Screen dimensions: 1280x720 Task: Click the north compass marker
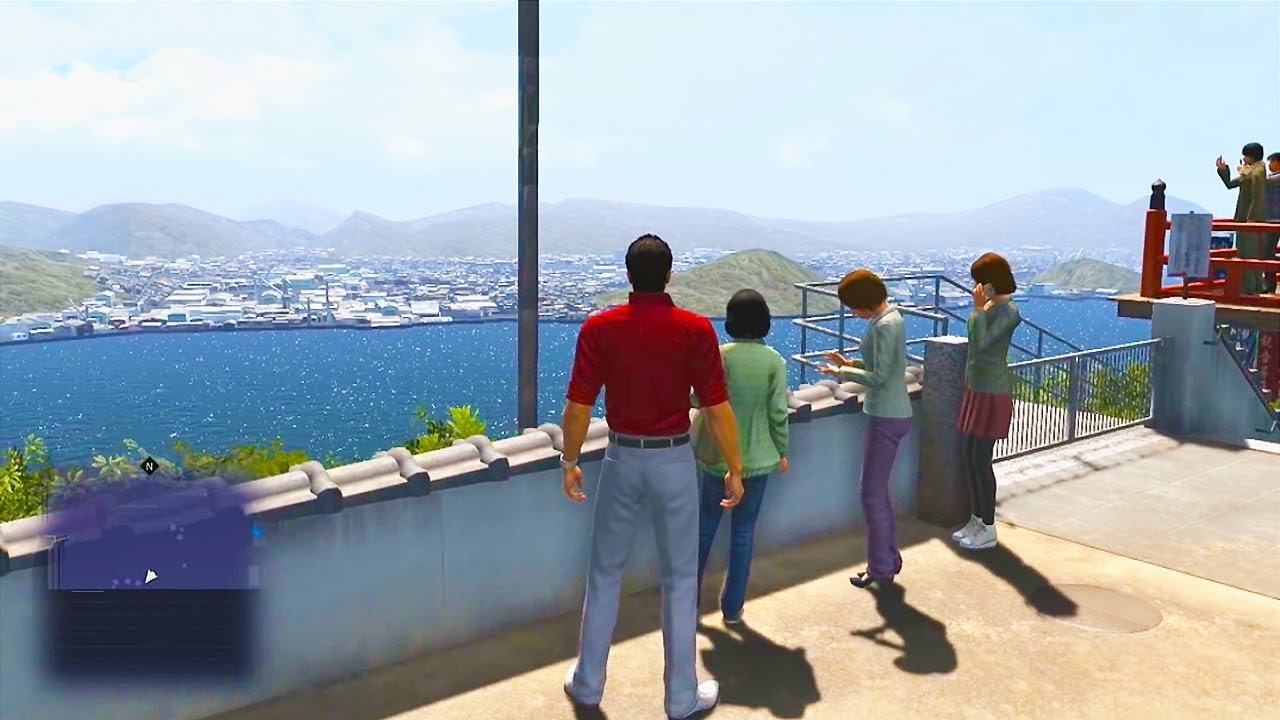150,465
